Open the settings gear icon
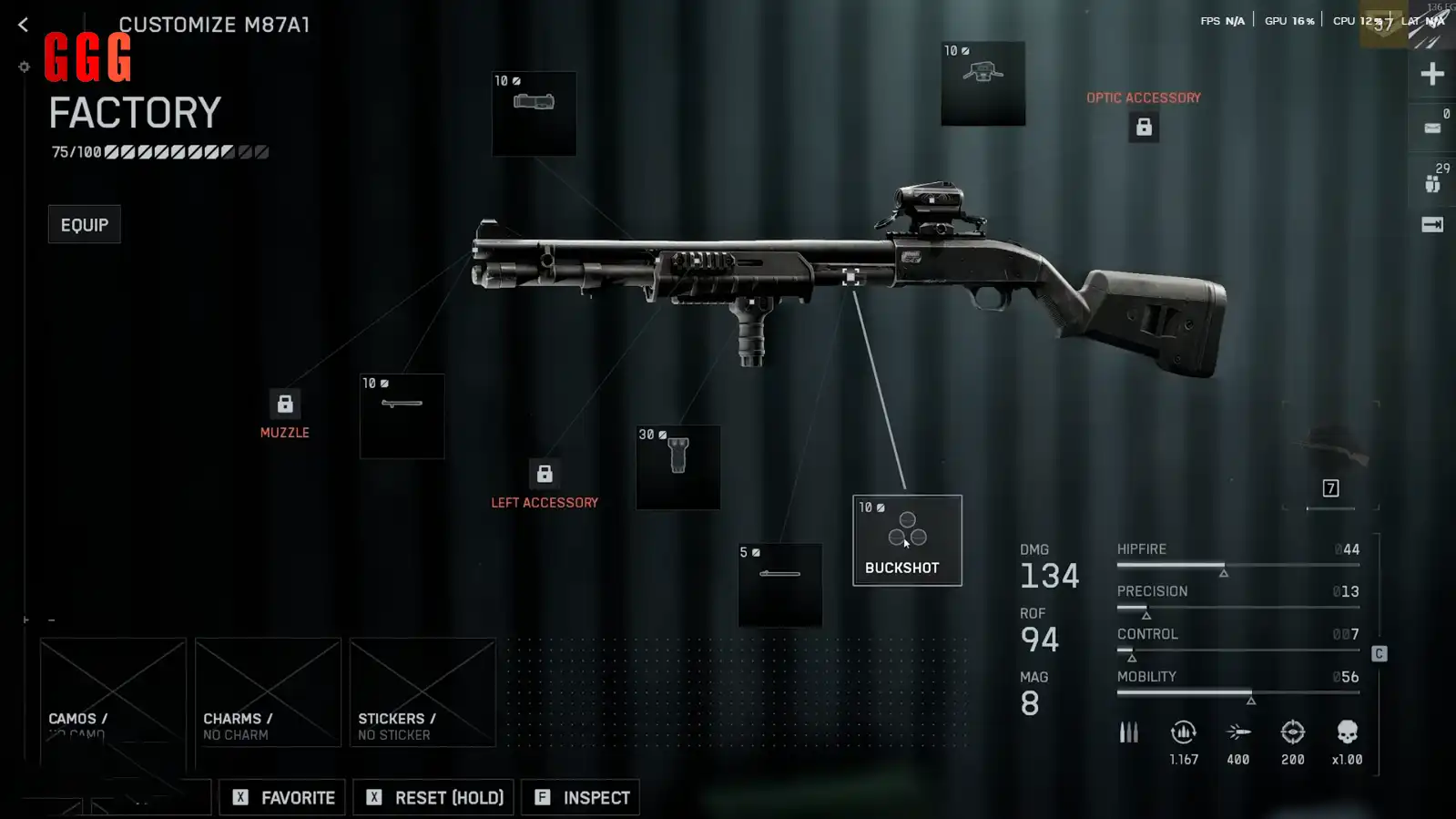Screen dimensions: 1456x819 point(25,67)
